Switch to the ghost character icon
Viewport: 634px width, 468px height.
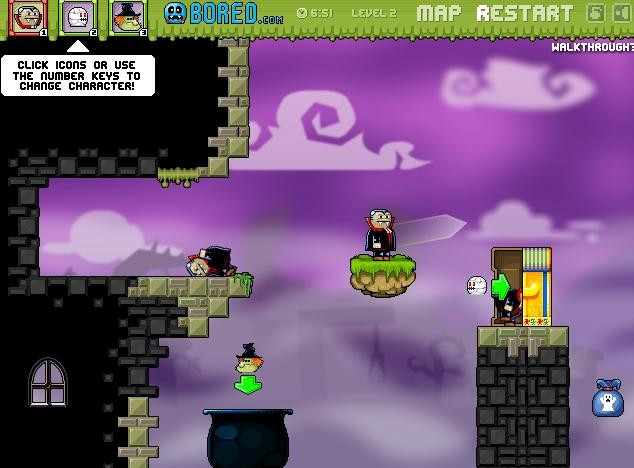(77, 17)
